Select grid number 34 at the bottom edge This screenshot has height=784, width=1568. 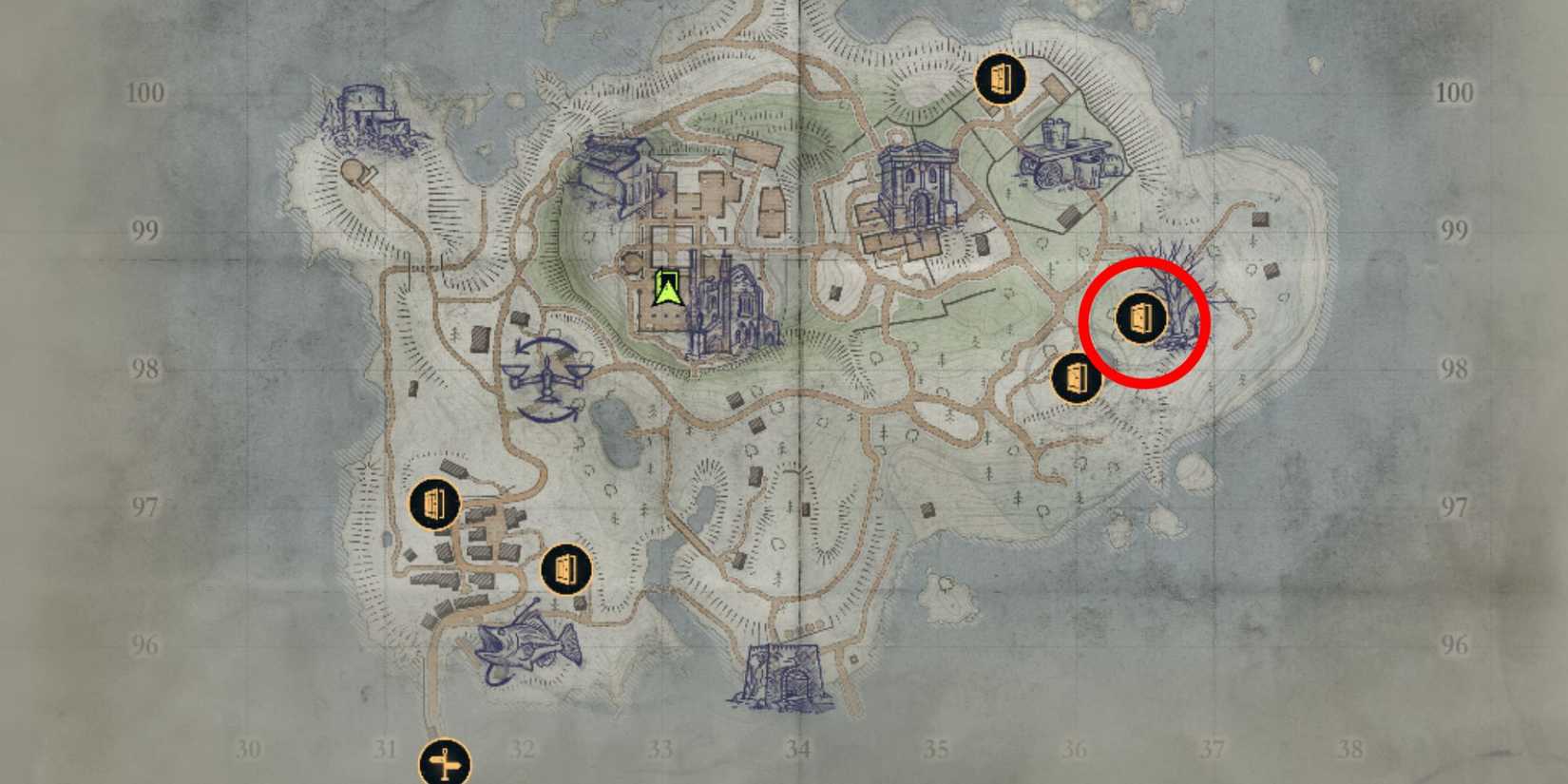coord(797,749)
